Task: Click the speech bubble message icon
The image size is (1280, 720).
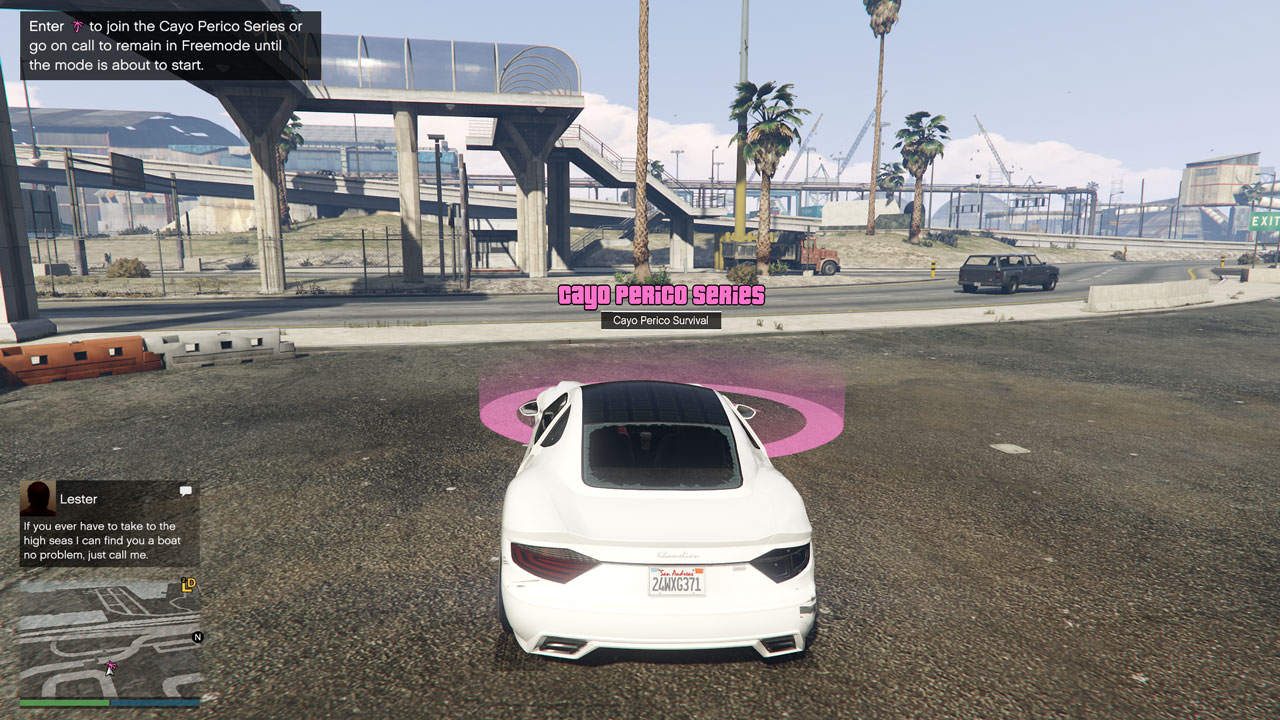Action: point(185,491)
